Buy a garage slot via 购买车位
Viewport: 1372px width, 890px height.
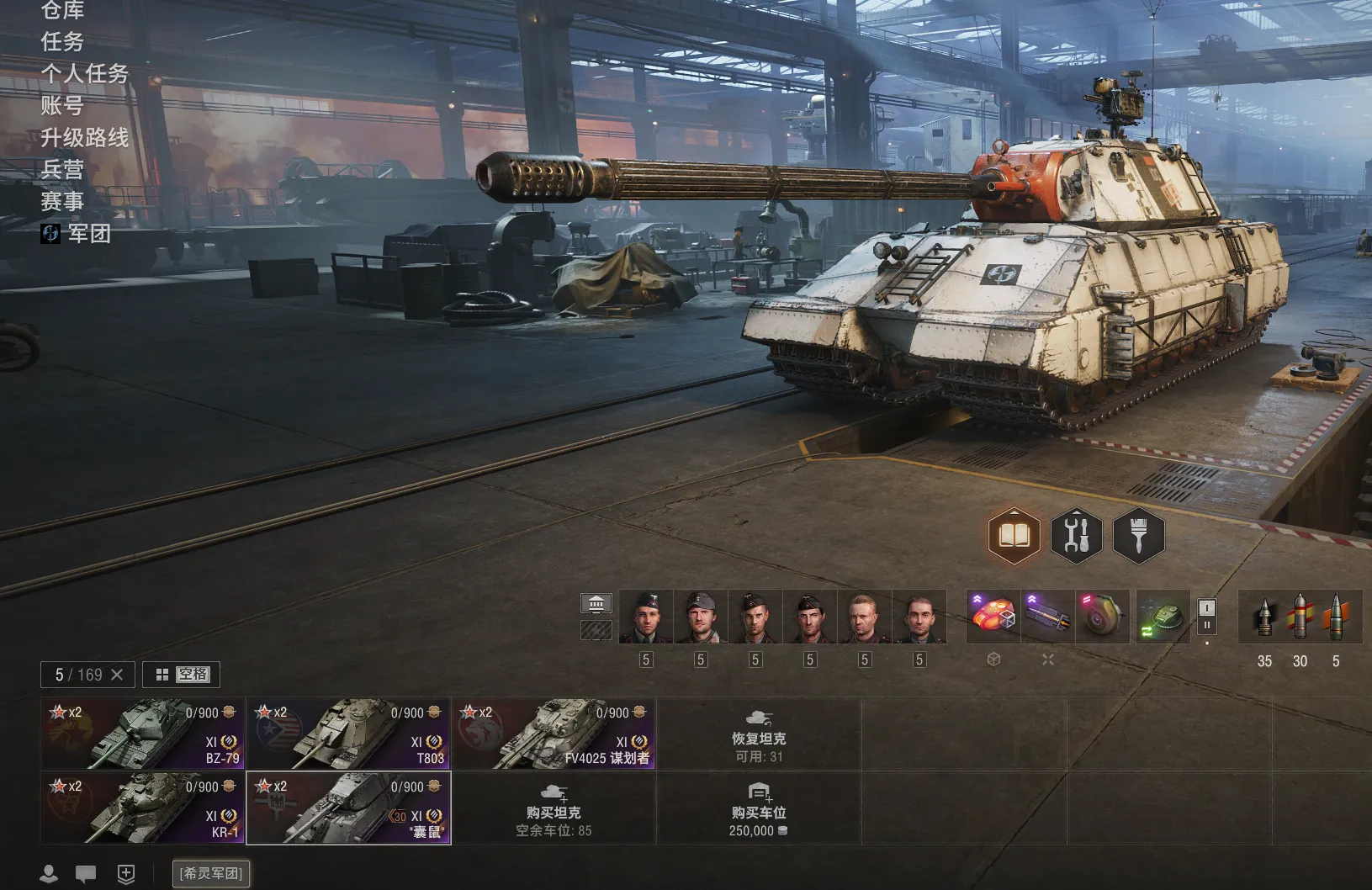click(759, 808)
